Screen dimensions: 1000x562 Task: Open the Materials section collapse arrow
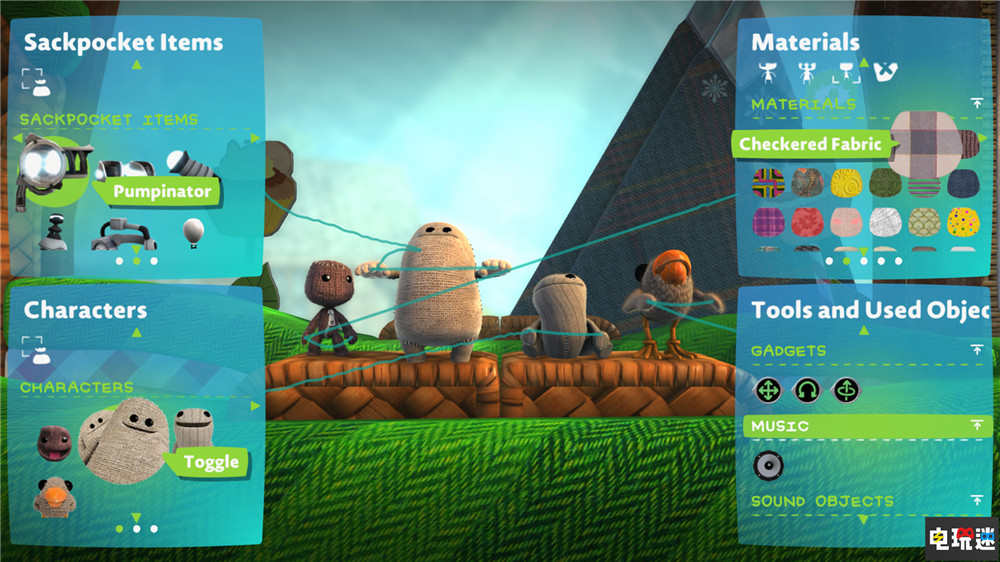[x=976, y=103]
